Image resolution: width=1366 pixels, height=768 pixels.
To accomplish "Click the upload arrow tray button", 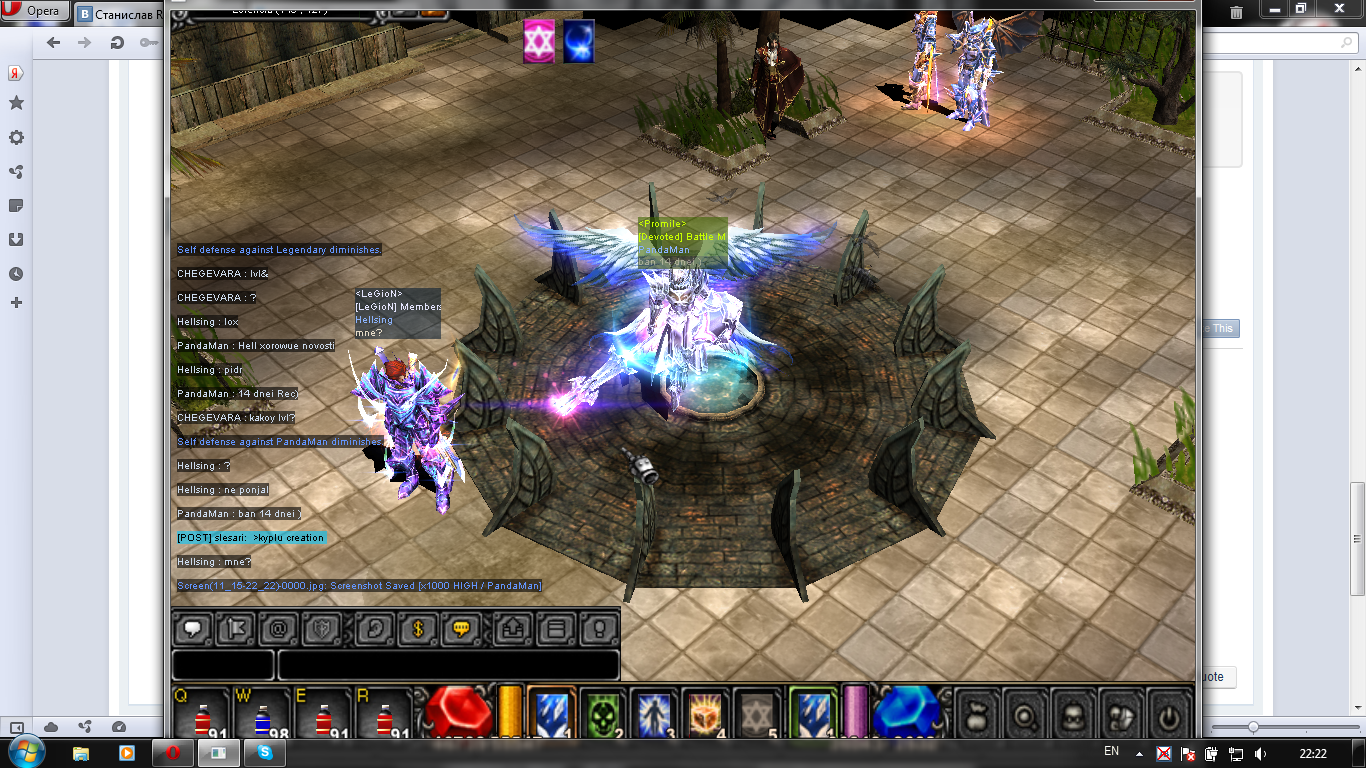I will click(514, 629).
